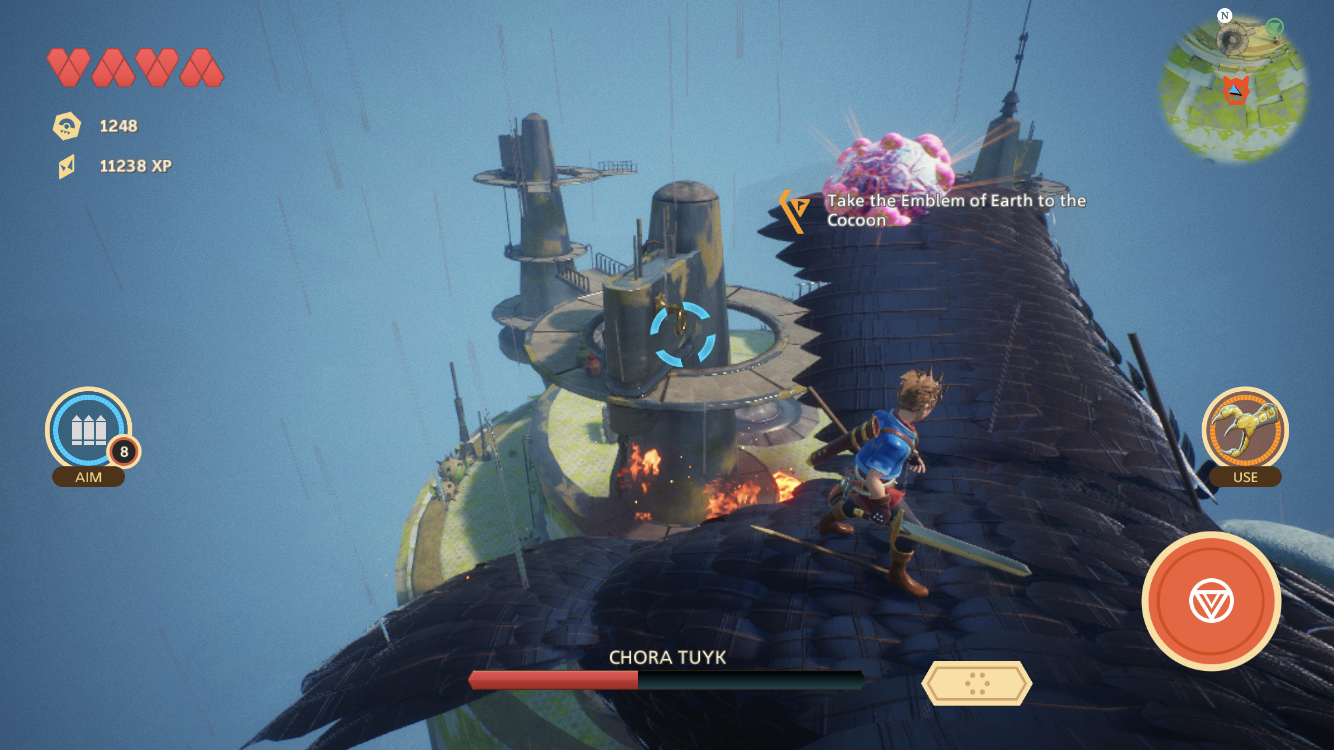Hit the large orange attack button

(x=1211, y=601)
